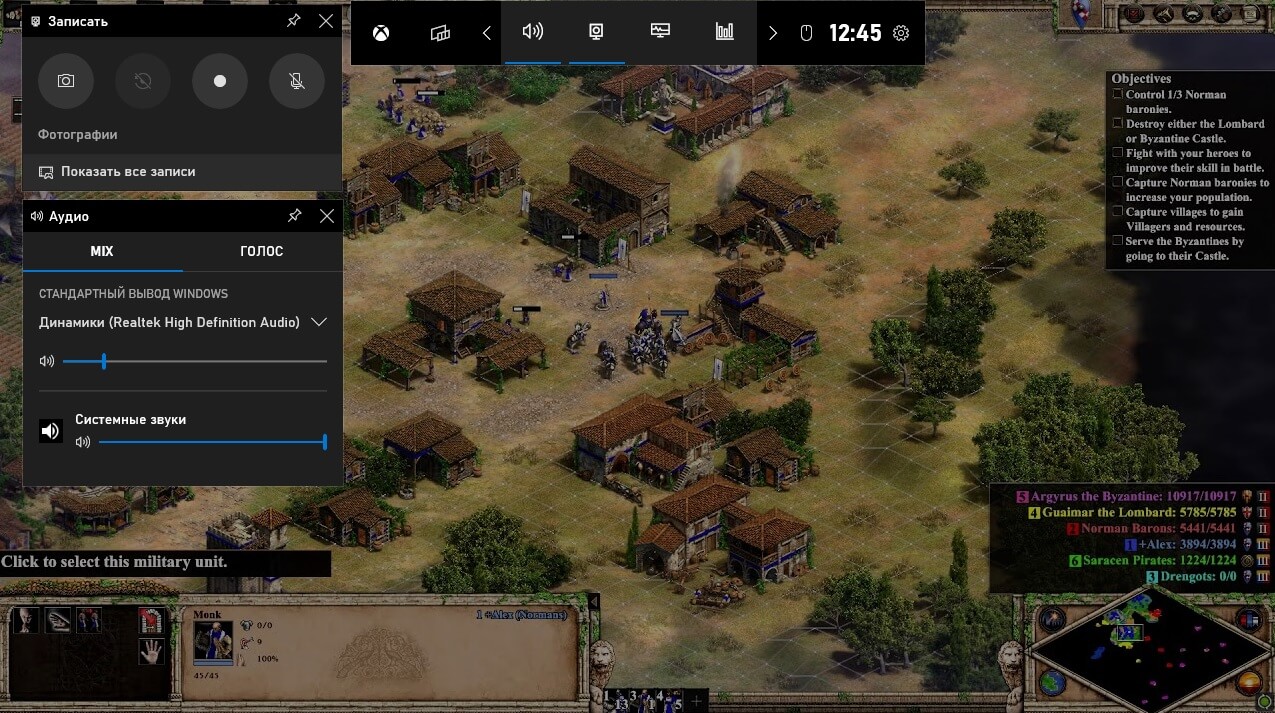Click the globe button beside the minimap
The image size is (1275, 713).
point(1050,683)
